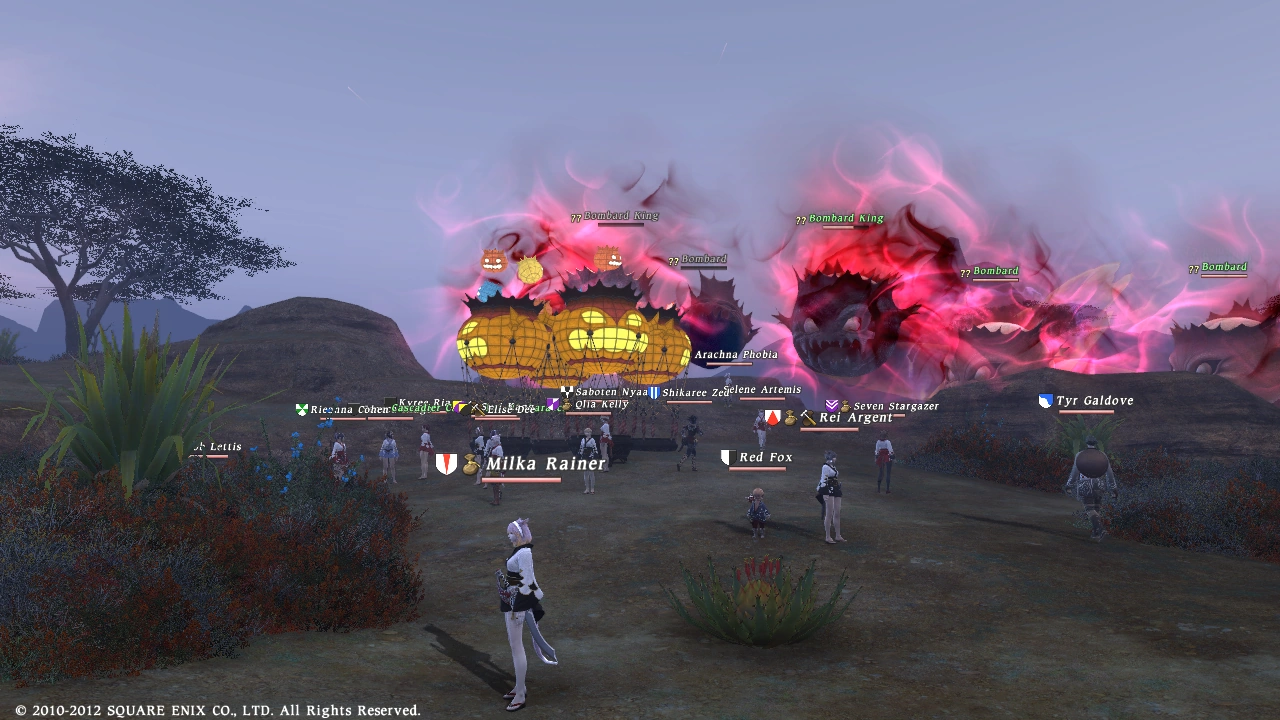1280x720 pixels.
Task: Click the hammer crafting icon beside Rei Argent
Action: [807, 418]
